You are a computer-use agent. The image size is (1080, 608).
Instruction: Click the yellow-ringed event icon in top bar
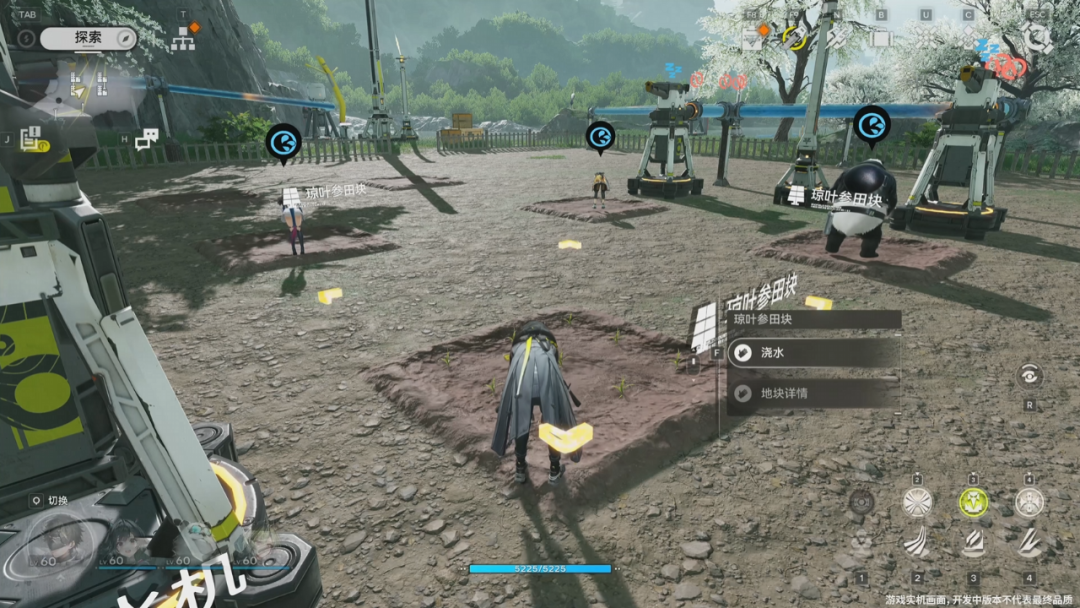pos(795,38)
